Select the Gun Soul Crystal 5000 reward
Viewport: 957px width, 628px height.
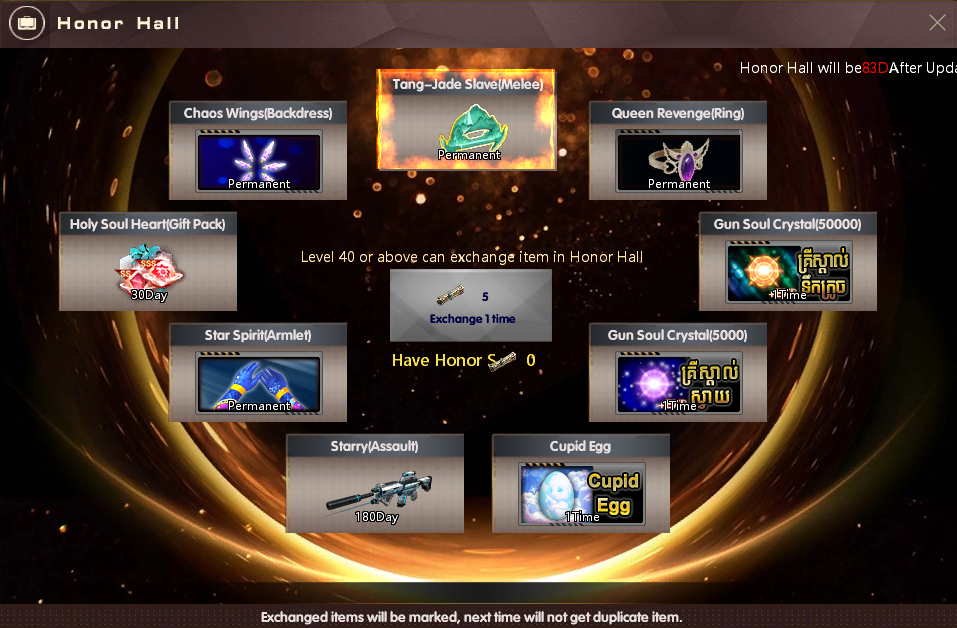coord(678,382)
